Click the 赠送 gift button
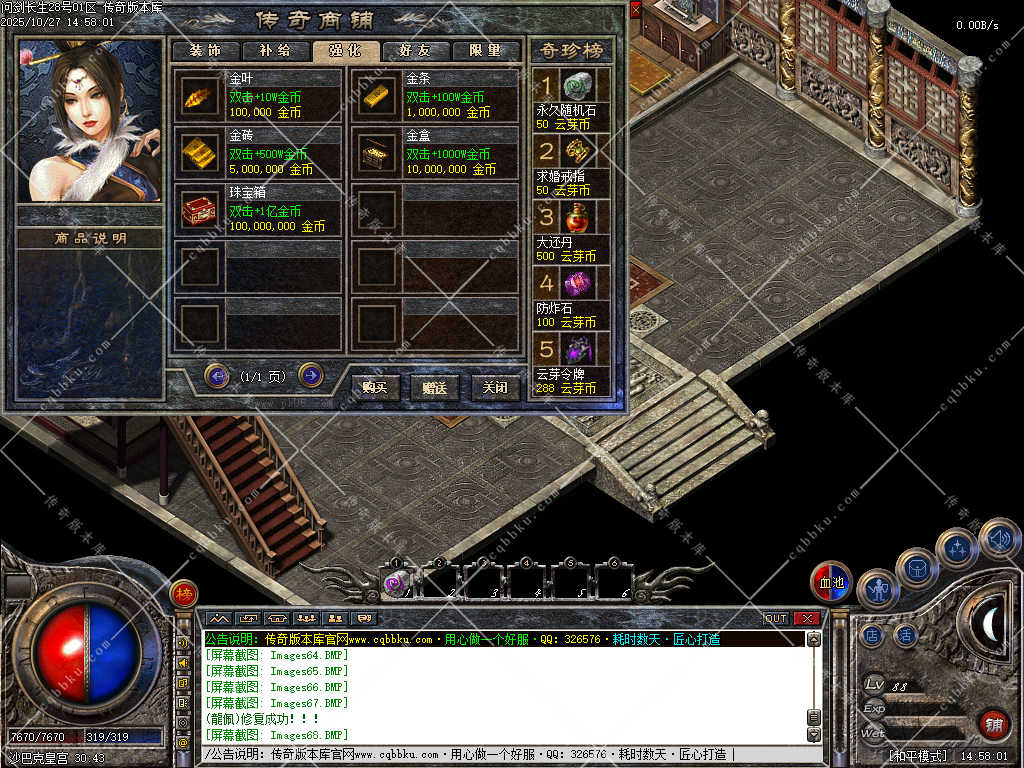1024x768 pixels. 435,387
